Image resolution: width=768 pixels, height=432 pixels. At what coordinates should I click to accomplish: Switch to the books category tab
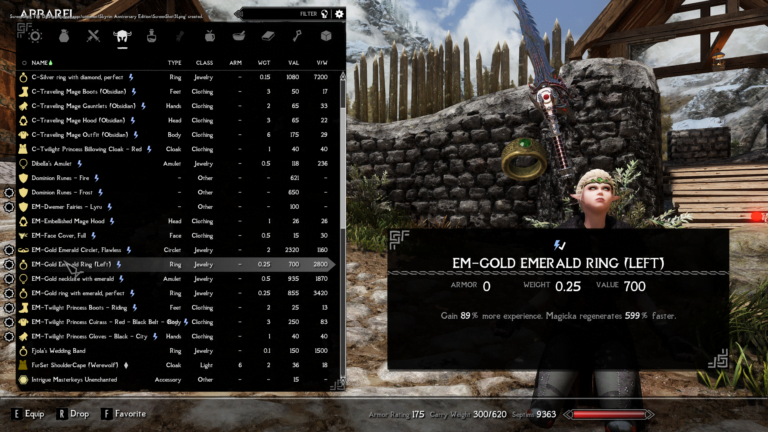(x=268, y=36)
